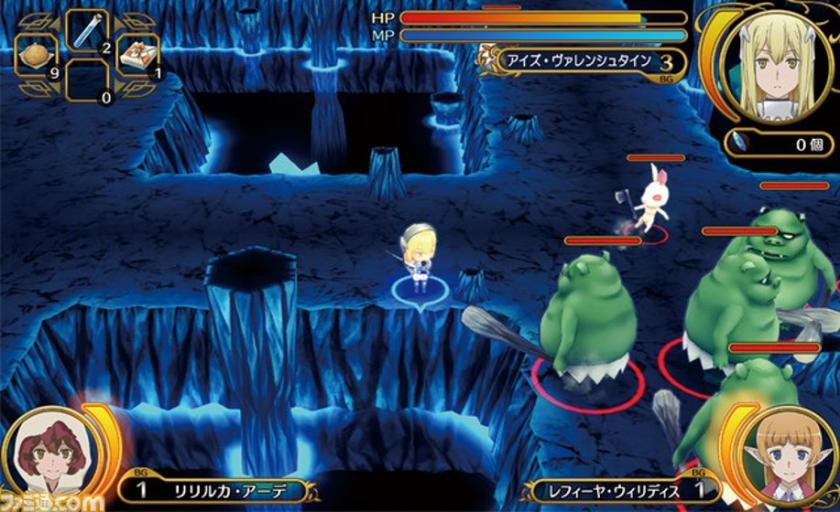Select the empty bottom item slot

click(x=87, y=80)
